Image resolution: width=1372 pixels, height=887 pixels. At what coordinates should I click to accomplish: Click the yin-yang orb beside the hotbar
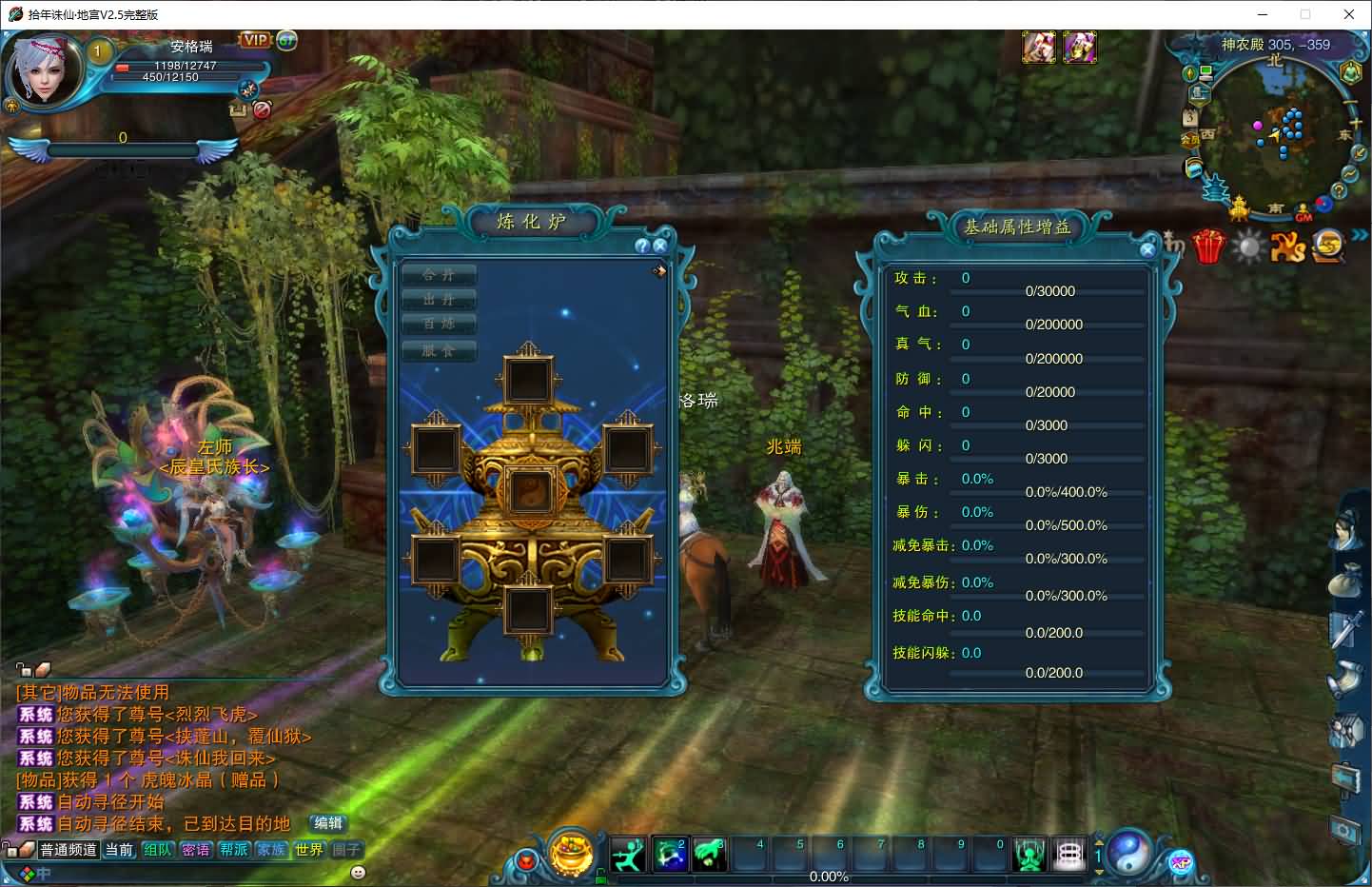pos(1130,852)
